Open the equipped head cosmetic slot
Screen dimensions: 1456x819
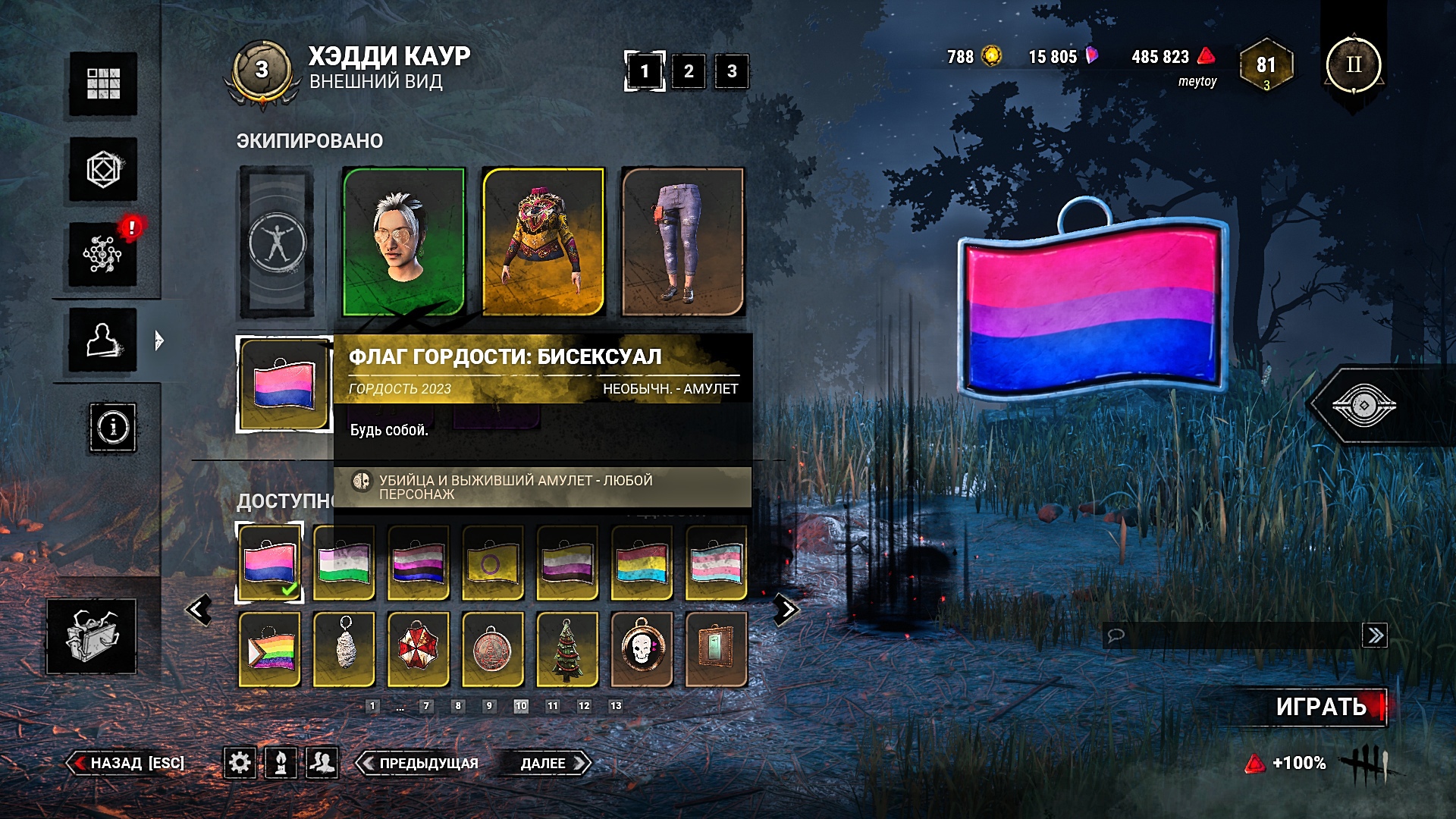(403, 241)
